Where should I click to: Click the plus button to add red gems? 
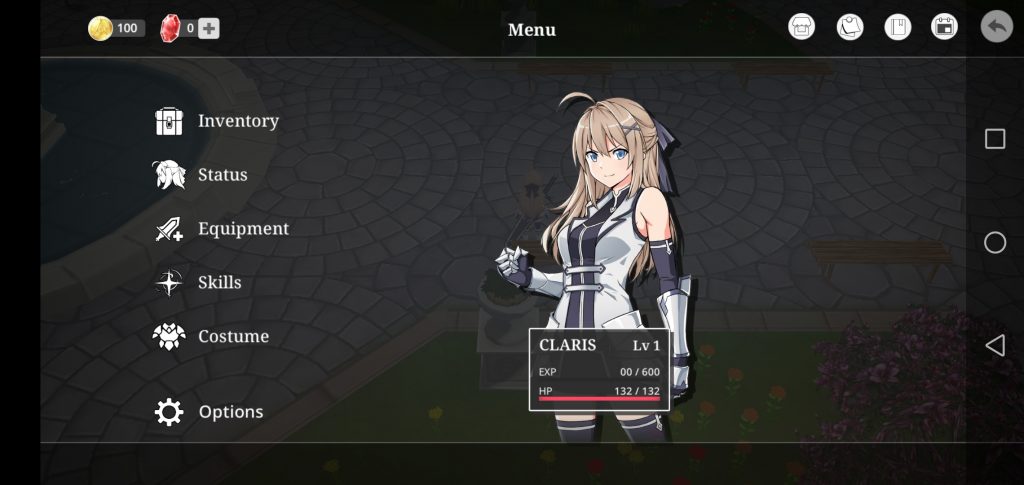tap(208, 28)
